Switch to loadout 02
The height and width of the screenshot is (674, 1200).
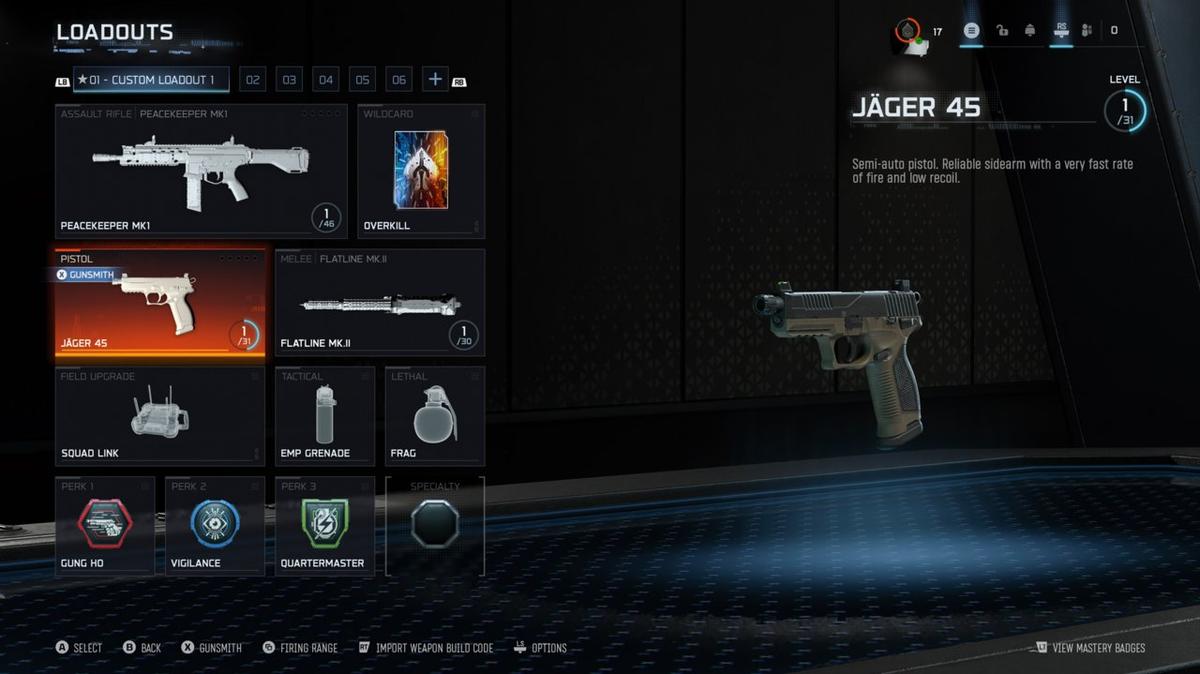point(252,80)
